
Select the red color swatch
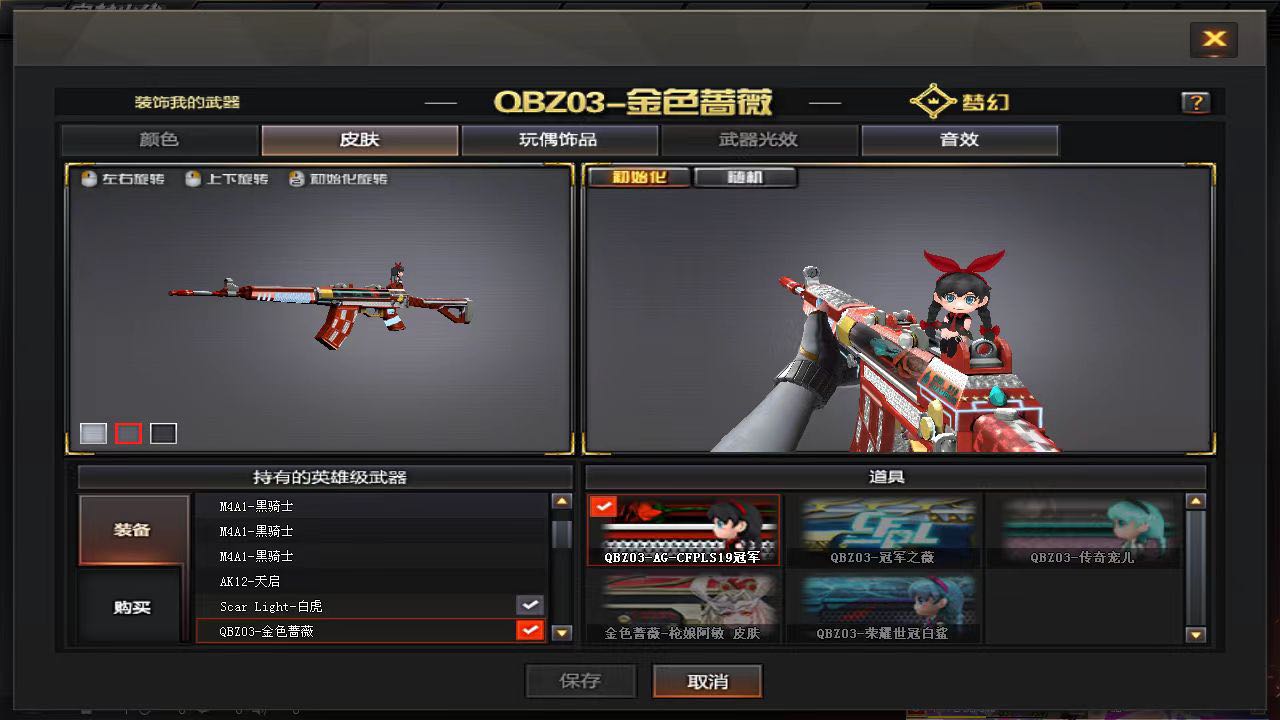point(128,432)
